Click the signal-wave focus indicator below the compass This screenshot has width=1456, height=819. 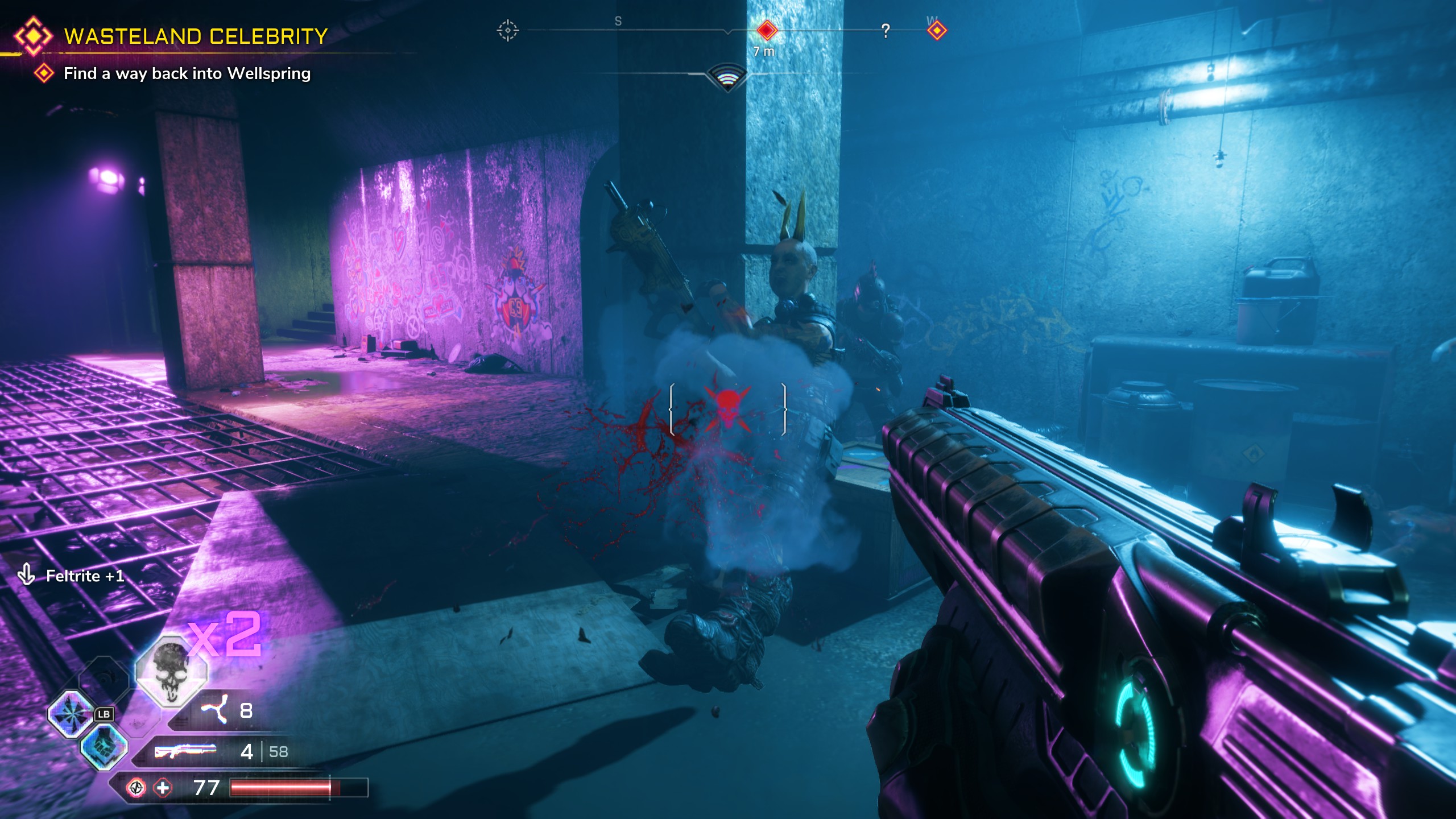tap(727, 78)
